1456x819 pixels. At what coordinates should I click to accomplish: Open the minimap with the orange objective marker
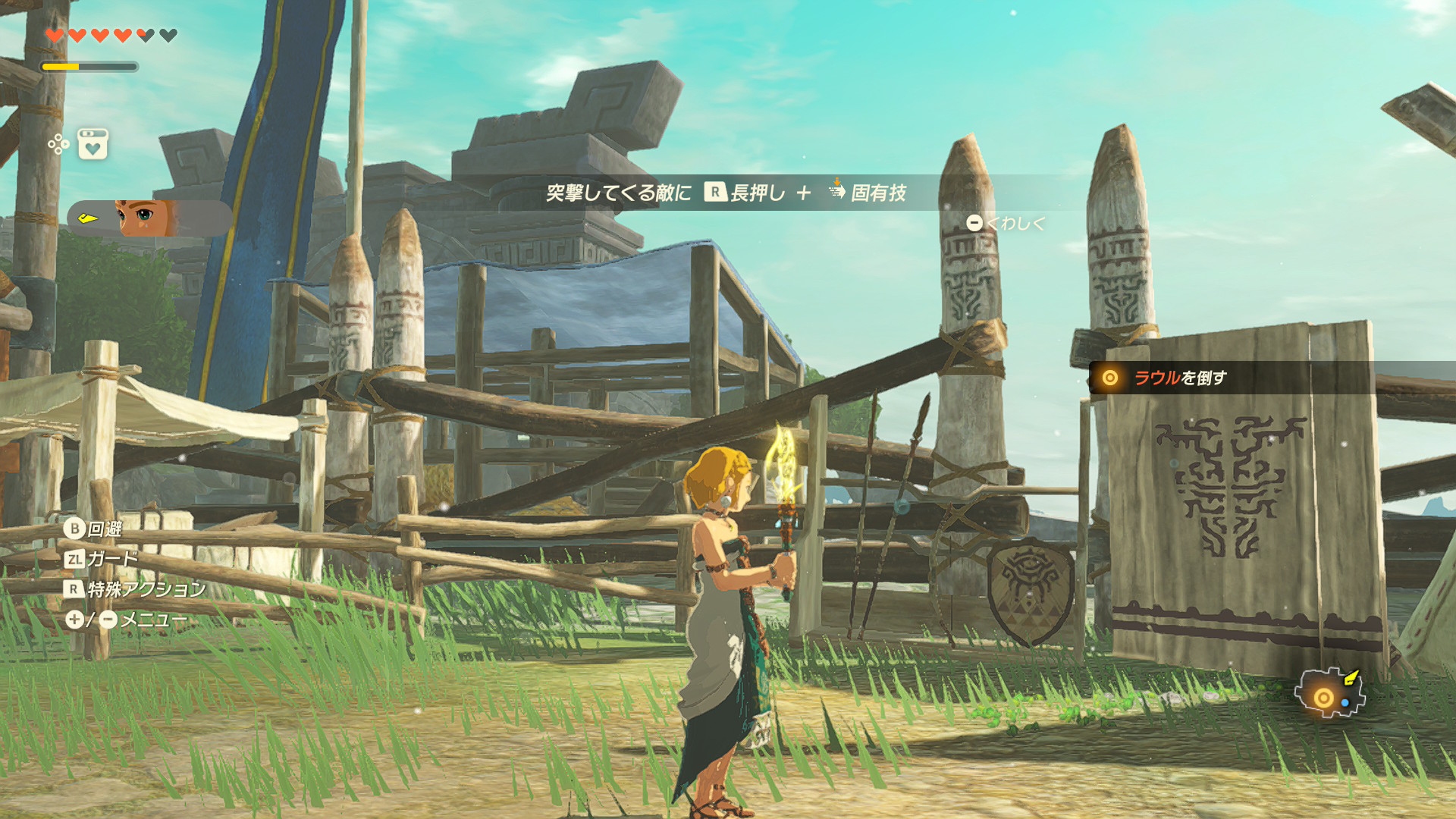pos(1329,694)
